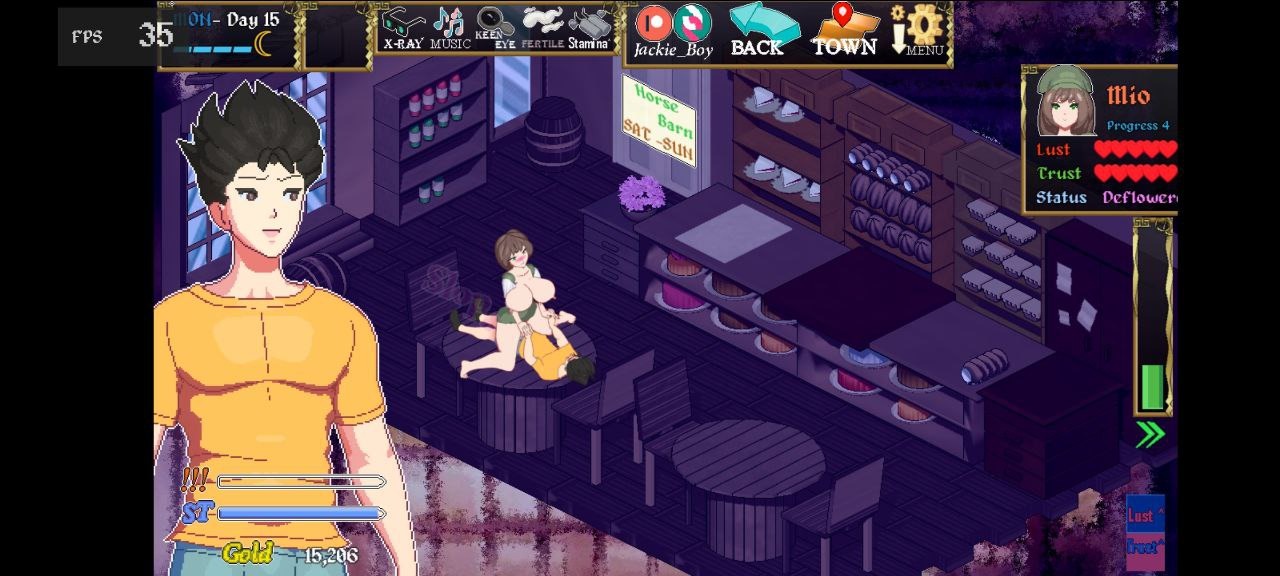Select Mio's portrait in the status panel
The height and width of the screenshot is (576, 1280).
1065,101
